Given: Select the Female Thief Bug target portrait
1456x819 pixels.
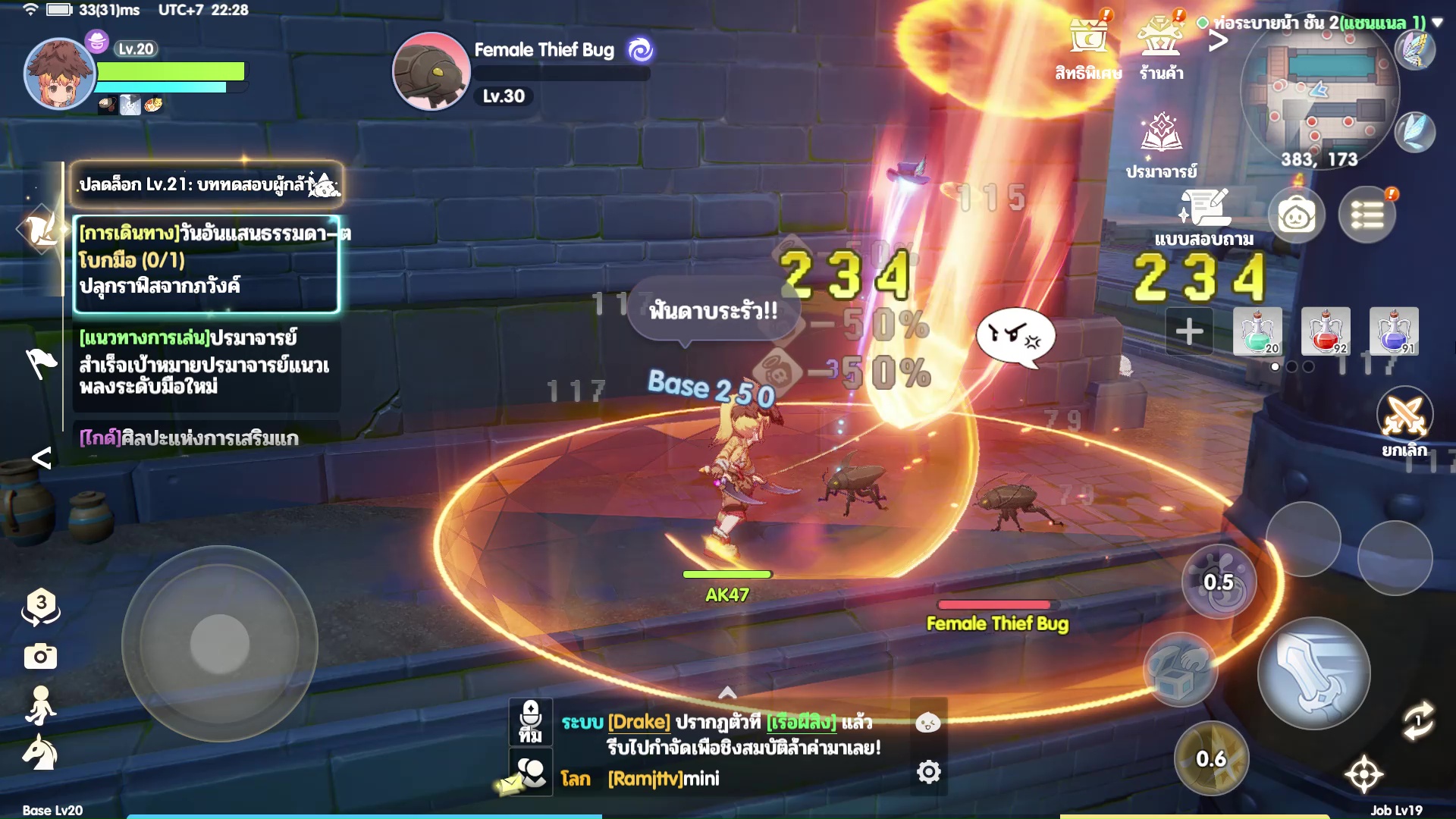Looking at the screenshot, I should [x=431, y=71].
